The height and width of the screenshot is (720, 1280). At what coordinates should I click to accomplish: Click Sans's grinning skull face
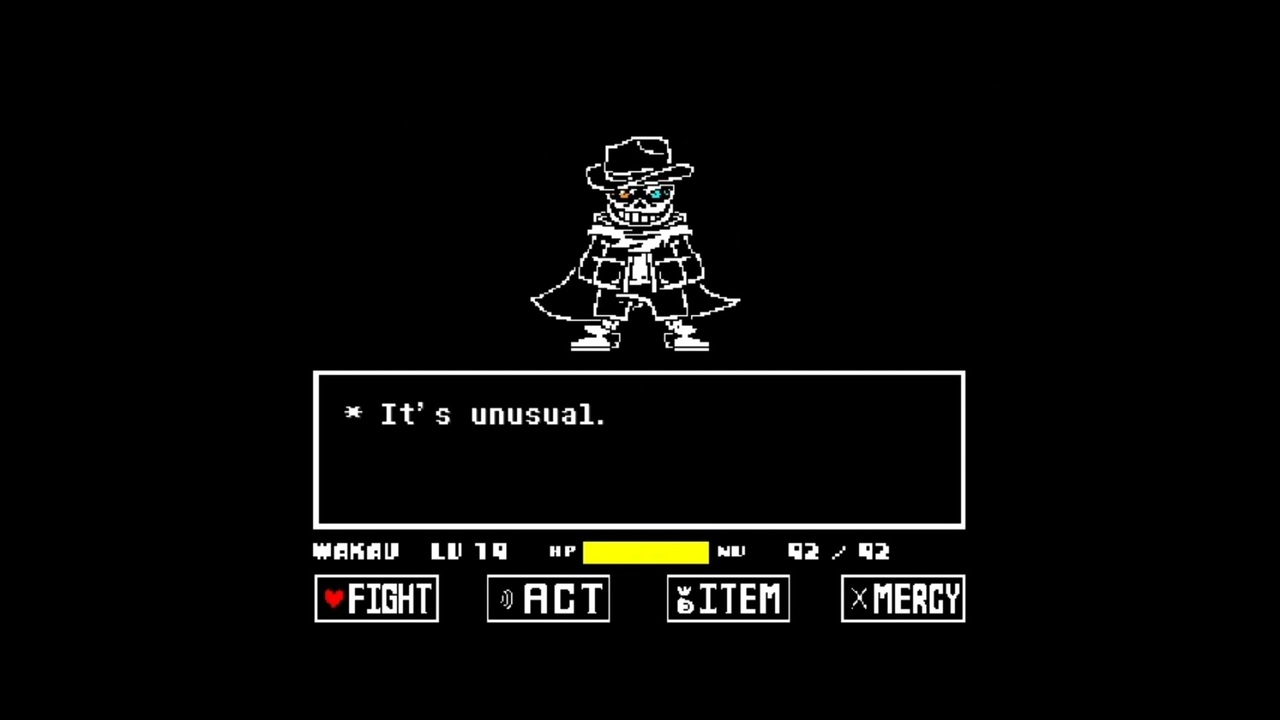tap(640, 205)
